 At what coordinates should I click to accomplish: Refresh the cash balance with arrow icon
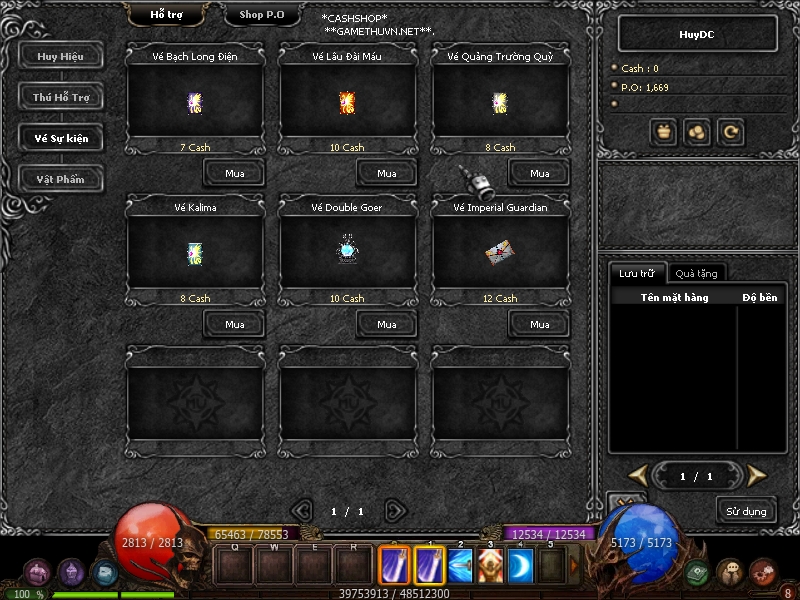coord(730,131)
